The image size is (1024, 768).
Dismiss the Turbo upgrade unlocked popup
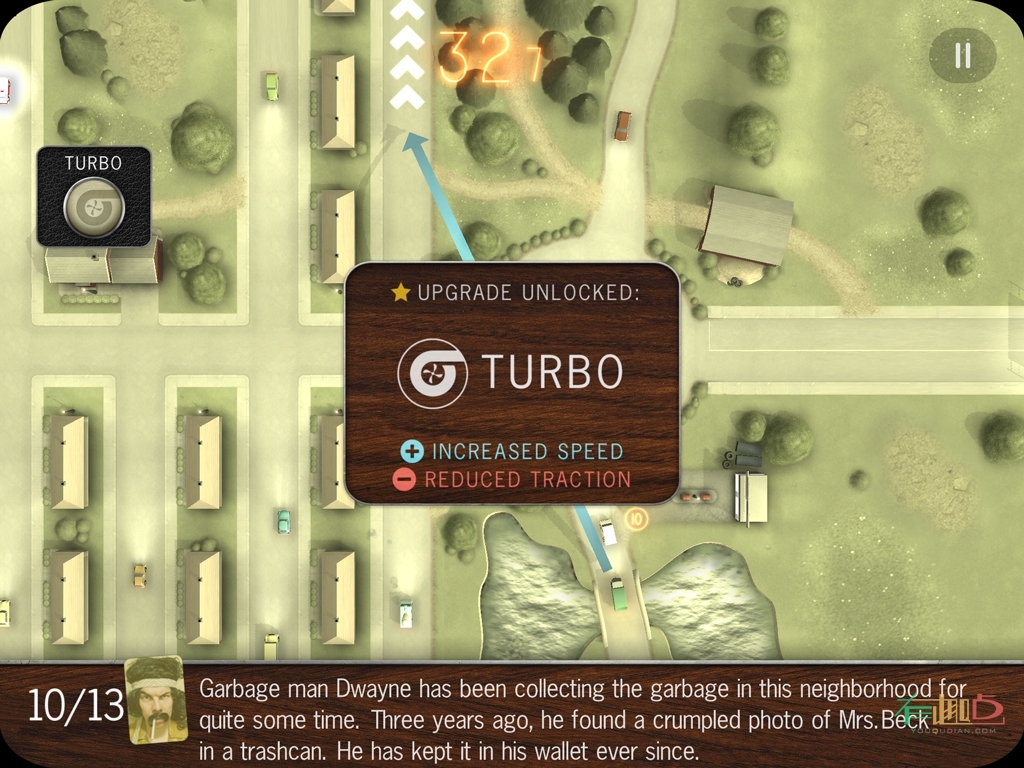[x=512, y=383]
